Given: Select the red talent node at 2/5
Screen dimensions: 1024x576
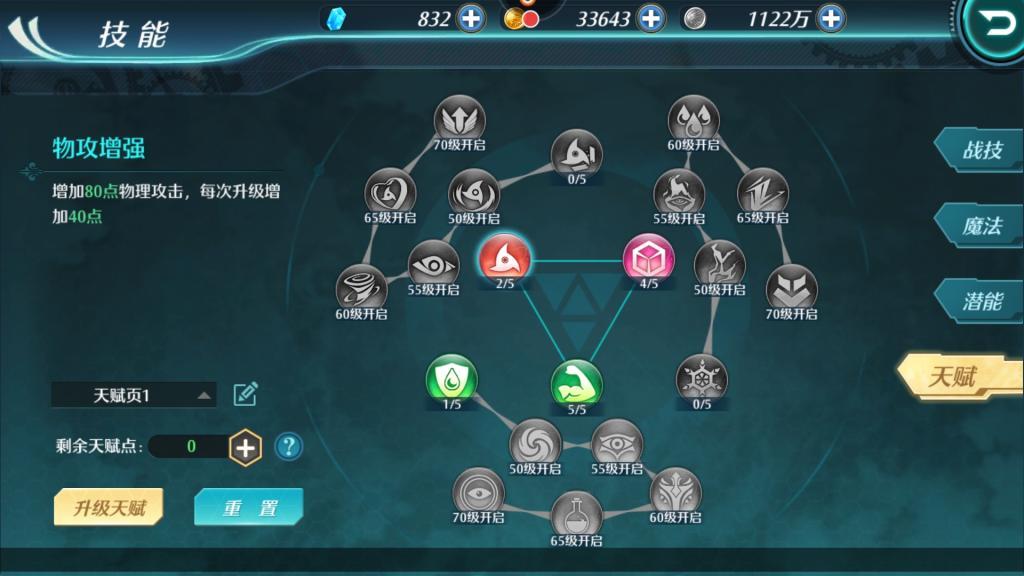Looking at the screenshot, I should pyautogui.click(x=504, y=258).
